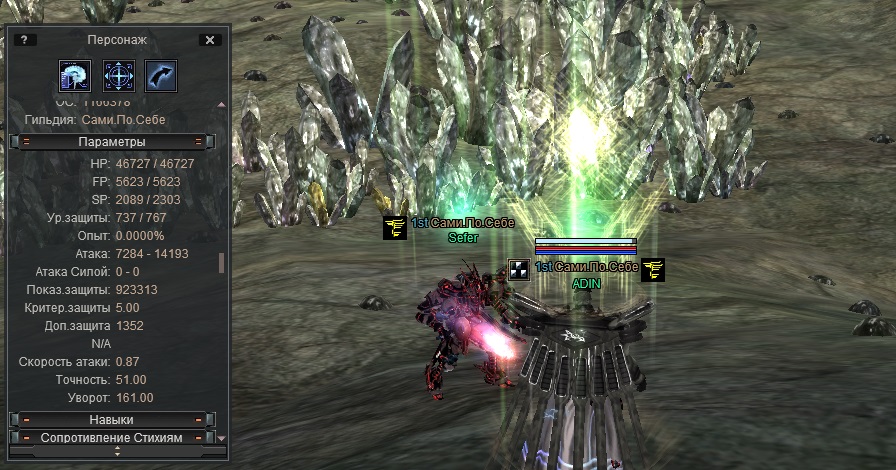Viewport: 896px width, 470px height.
Task: Activate the curved arrow icon
Action: [x=161, y=76]
